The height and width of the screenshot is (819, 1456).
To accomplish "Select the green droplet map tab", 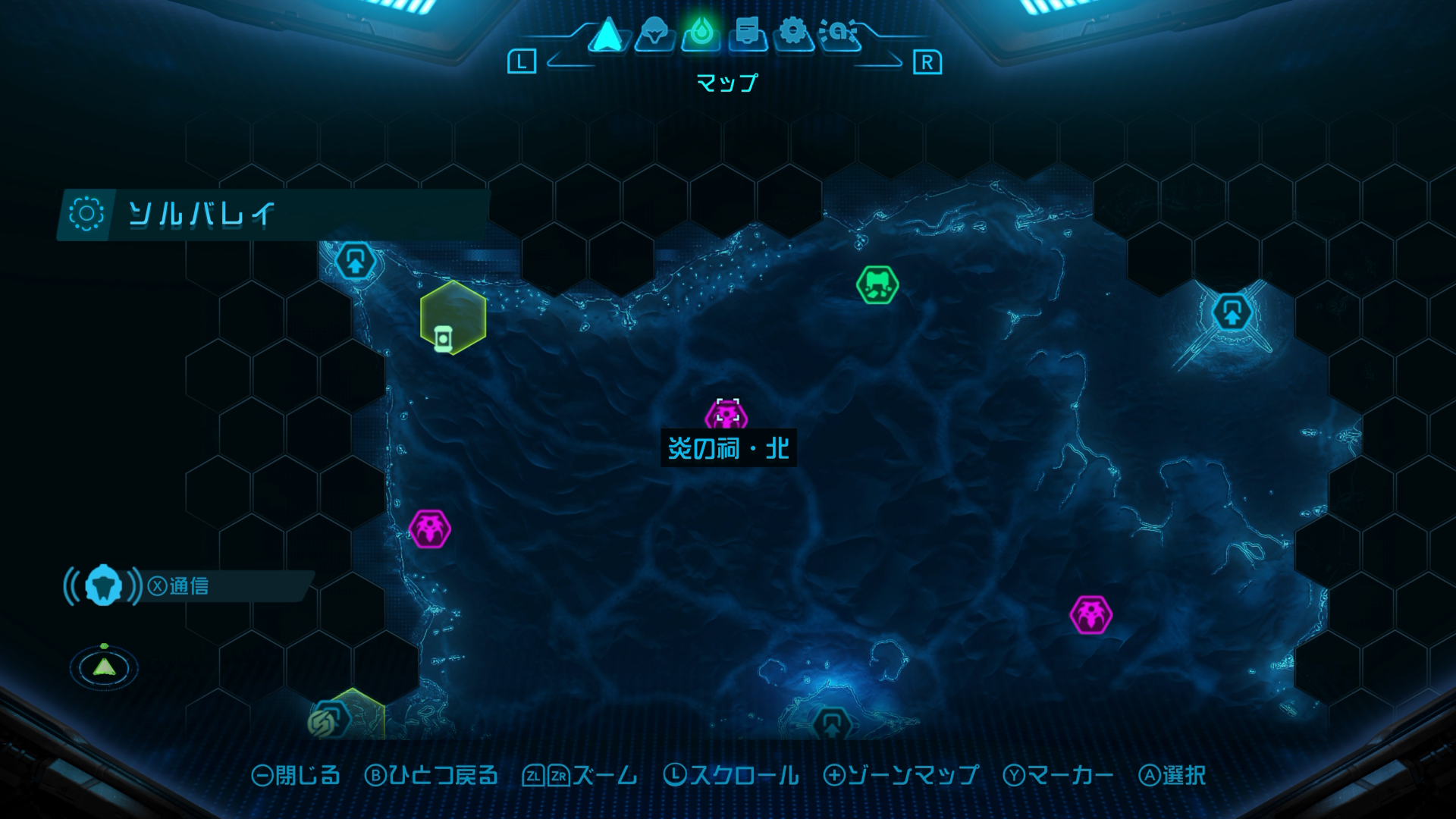I will [x=701, y=34].
